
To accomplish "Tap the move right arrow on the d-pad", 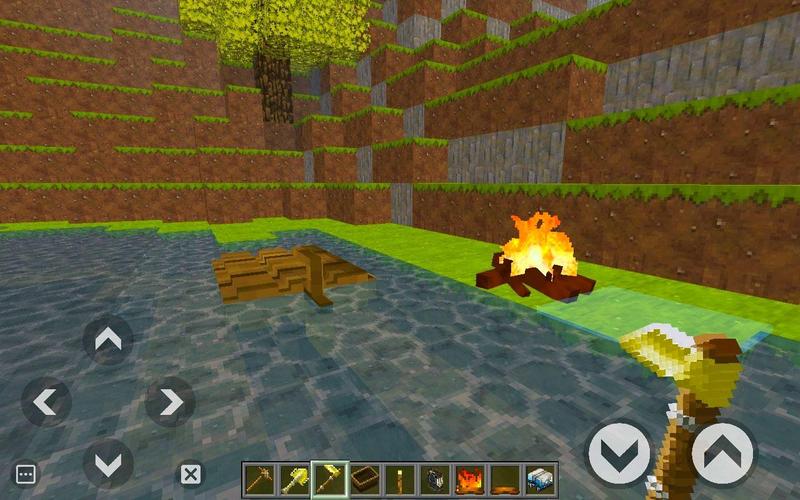I will click(170, 402).
